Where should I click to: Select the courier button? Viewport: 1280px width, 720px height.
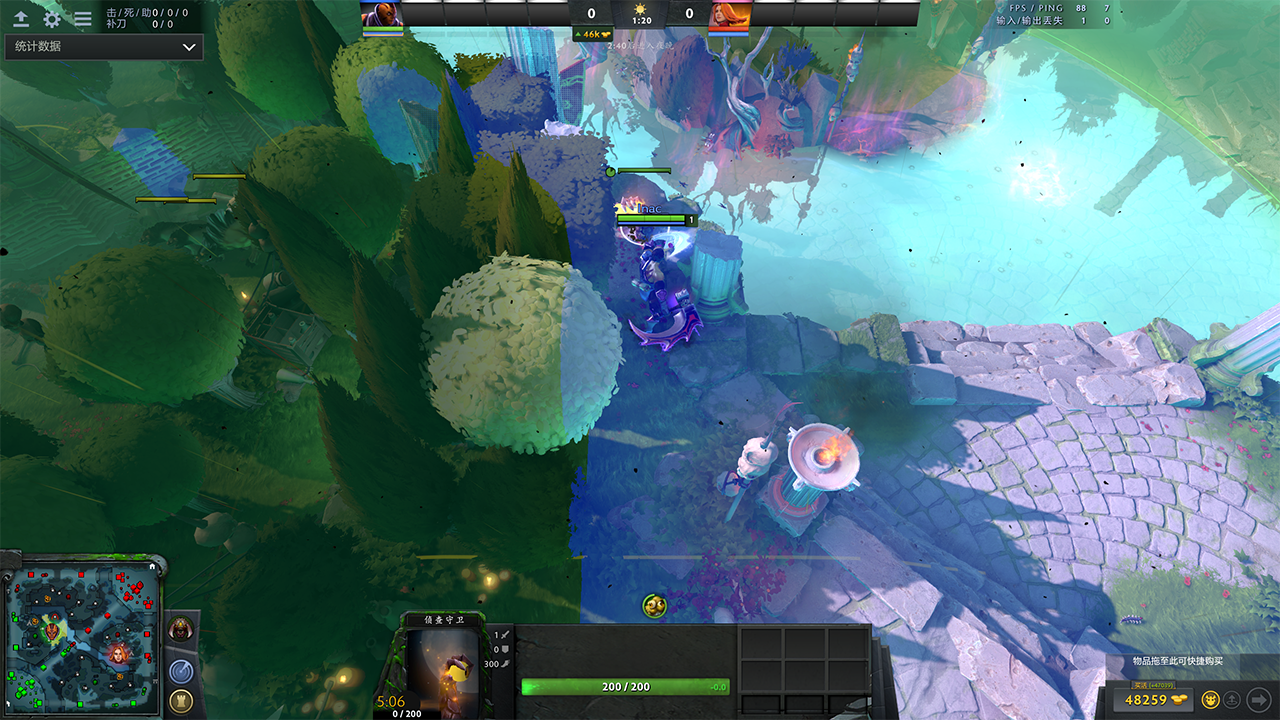[1210, 699]
